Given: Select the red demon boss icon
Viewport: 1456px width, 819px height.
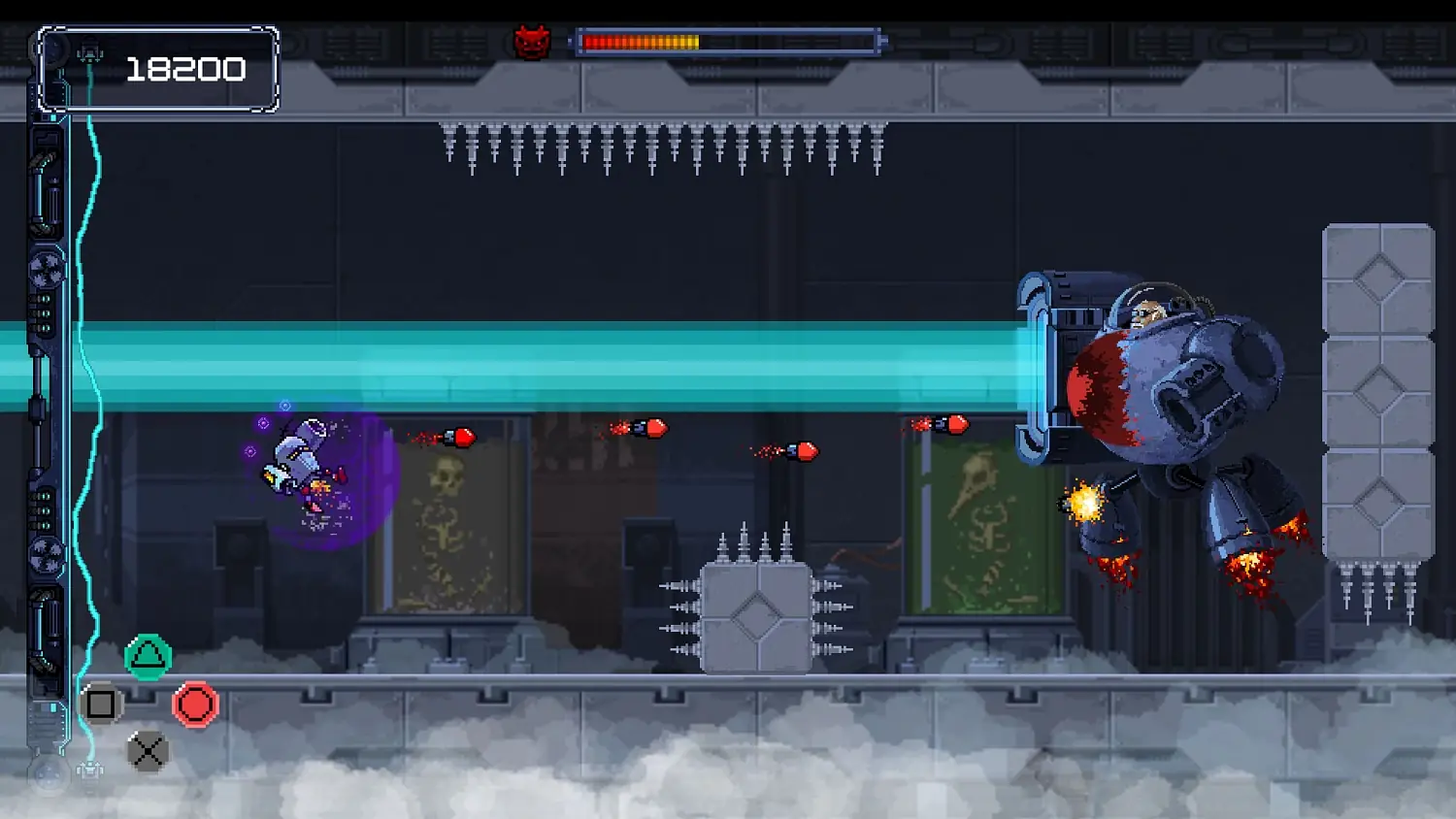Looking at the screenshot, I should coord(533,39).
